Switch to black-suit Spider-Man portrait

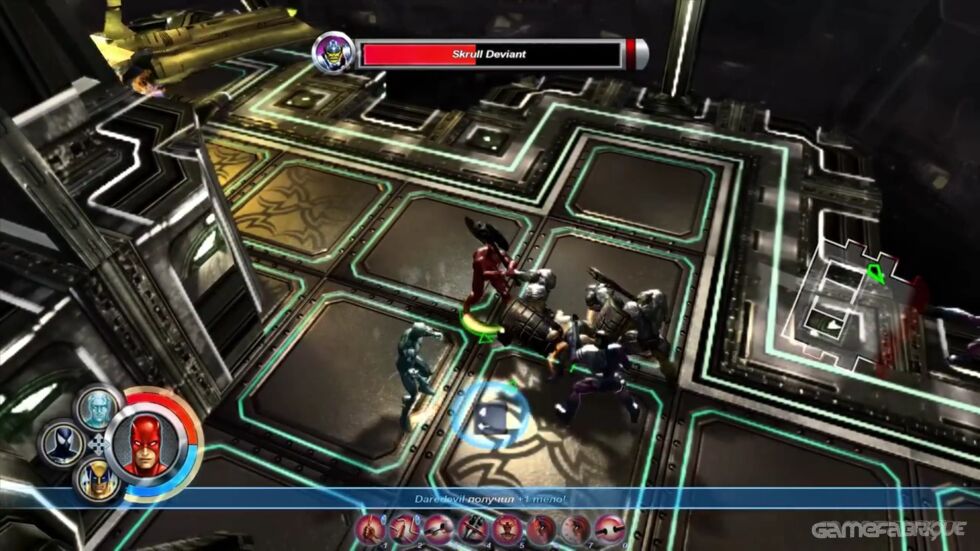61,445
